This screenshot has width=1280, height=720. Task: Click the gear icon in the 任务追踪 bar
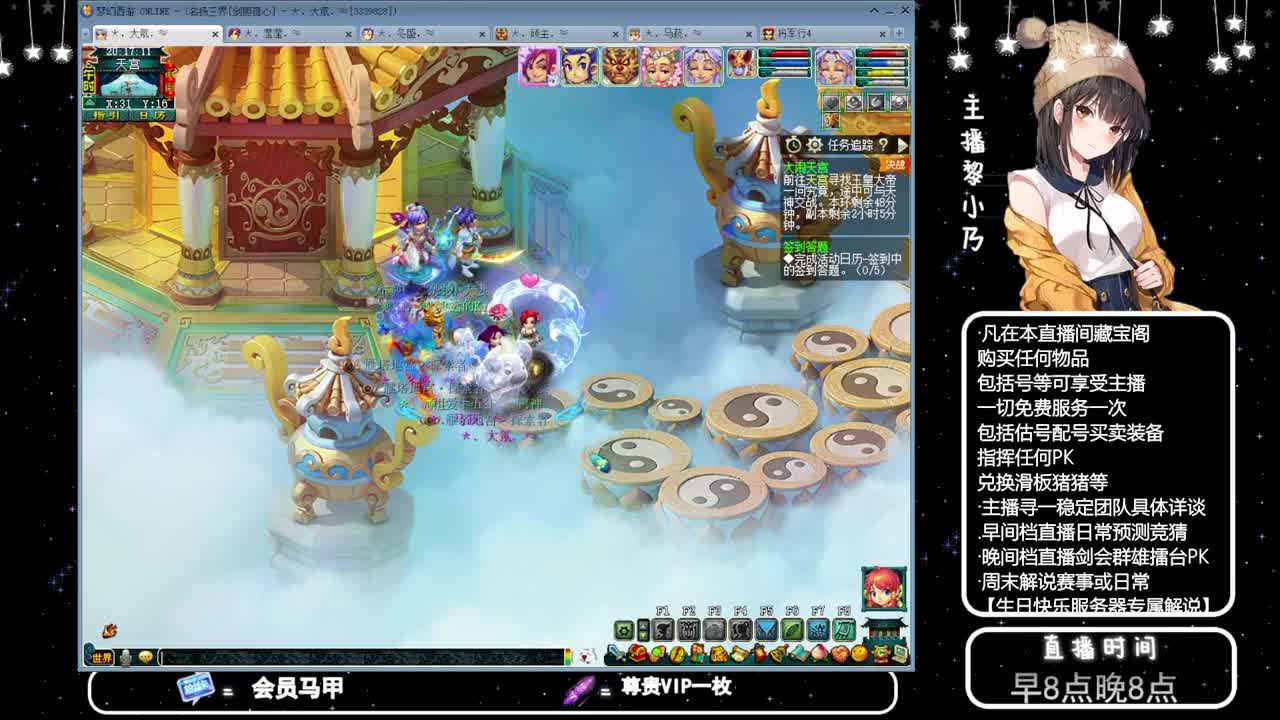click(815, 145)
